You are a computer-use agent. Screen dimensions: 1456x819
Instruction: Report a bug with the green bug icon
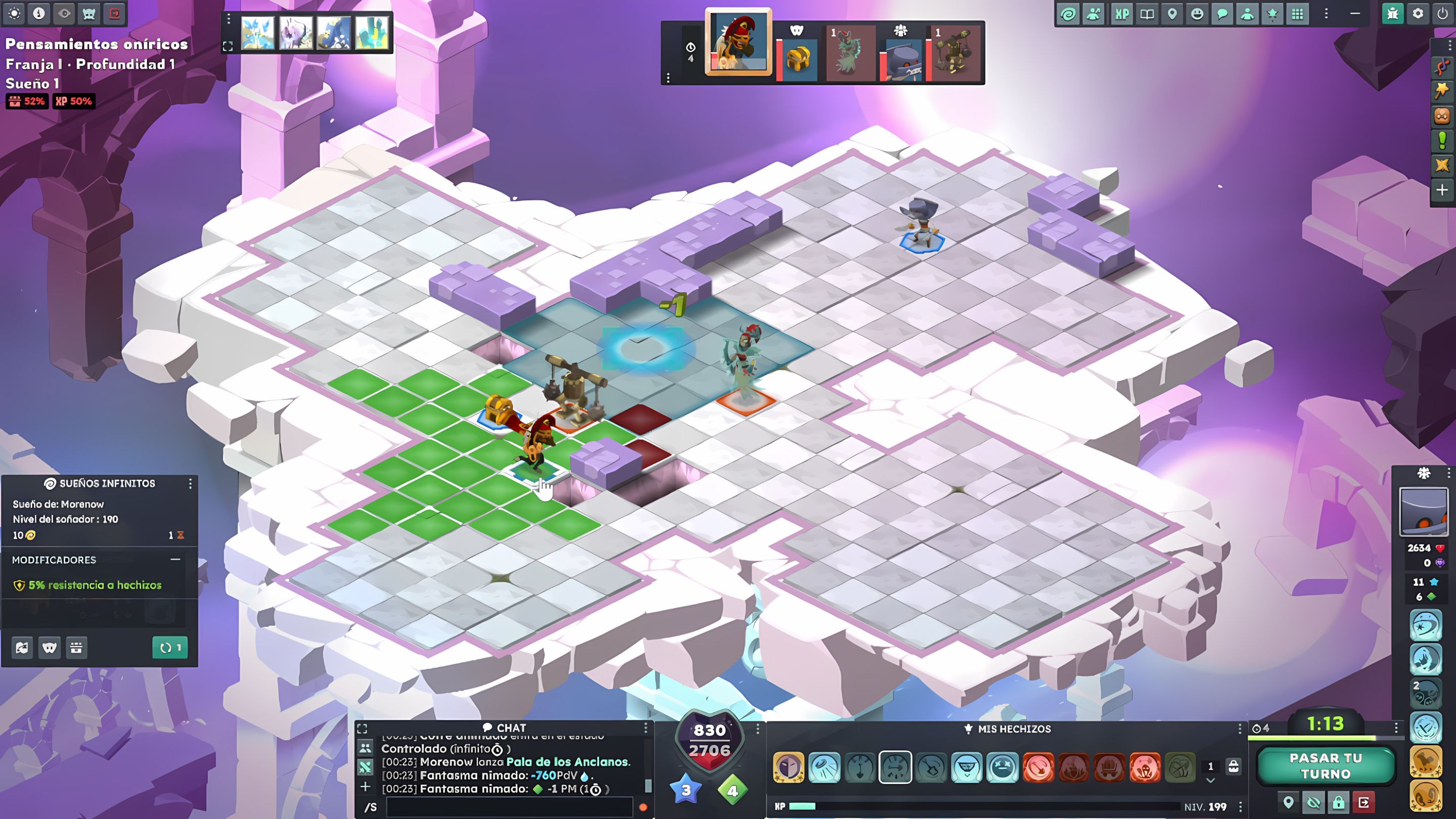pos(1394,14)
